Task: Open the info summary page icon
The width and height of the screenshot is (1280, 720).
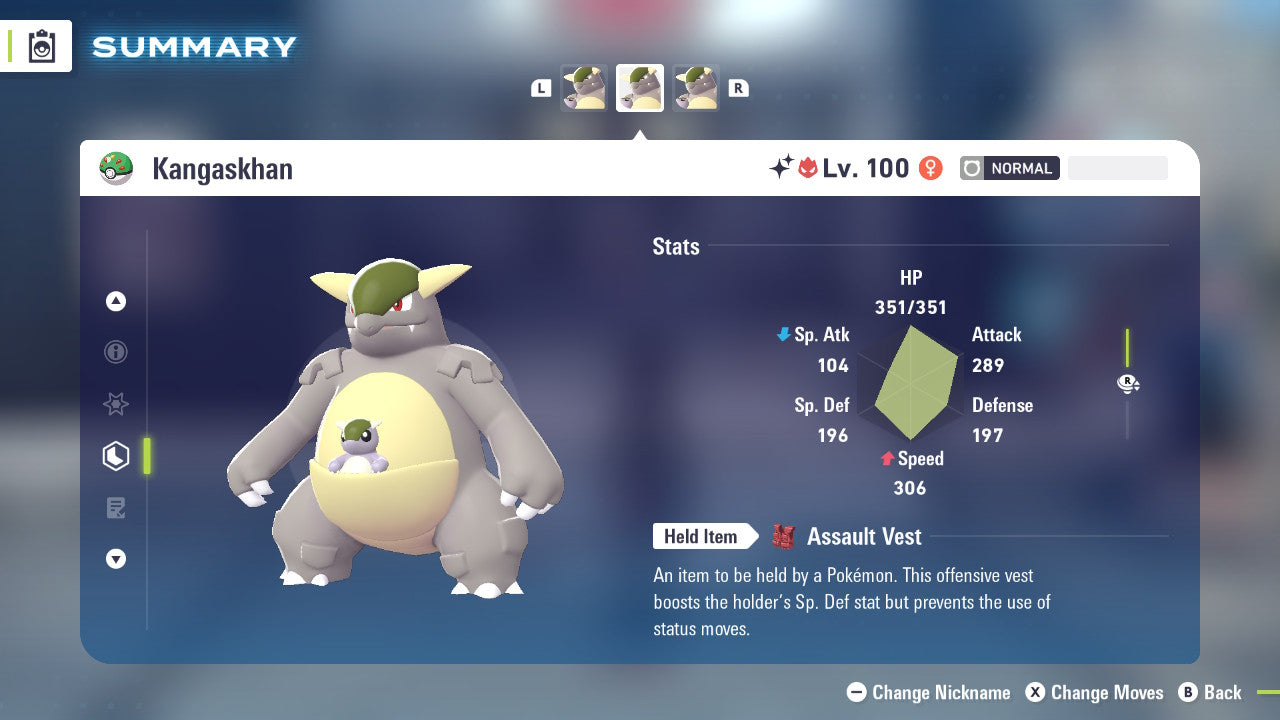Action: [x=116, y=352]
